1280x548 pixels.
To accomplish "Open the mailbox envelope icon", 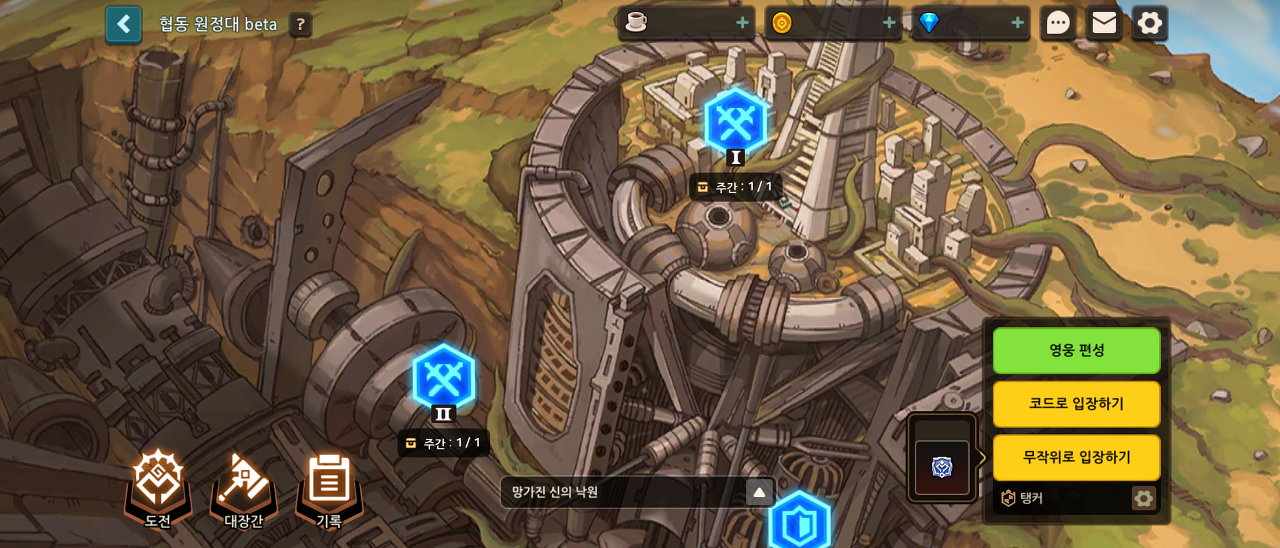I will point(1104,23).
